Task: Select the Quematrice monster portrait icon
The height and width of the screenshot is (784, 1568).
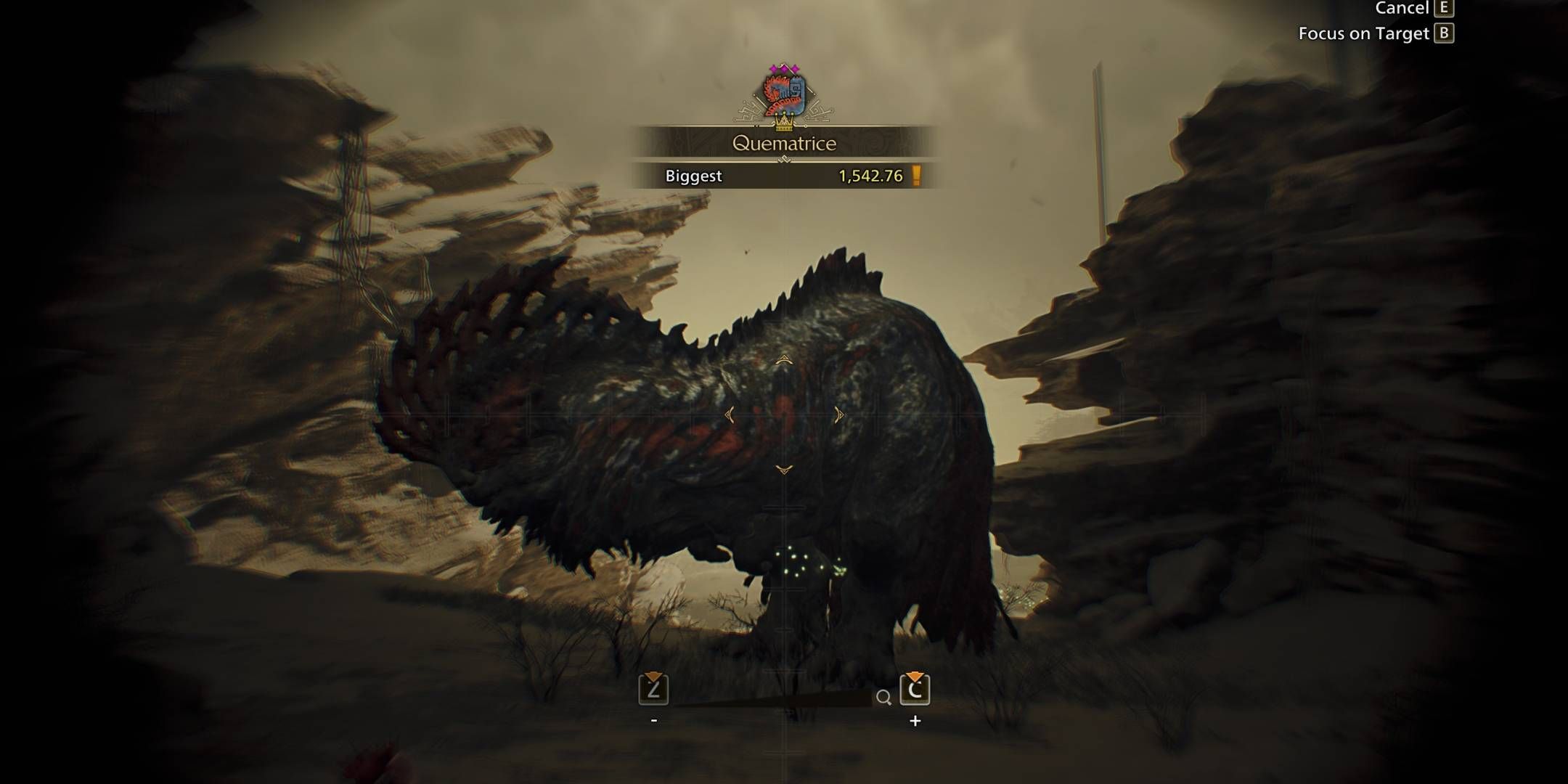Action: (x=784, y=94)
